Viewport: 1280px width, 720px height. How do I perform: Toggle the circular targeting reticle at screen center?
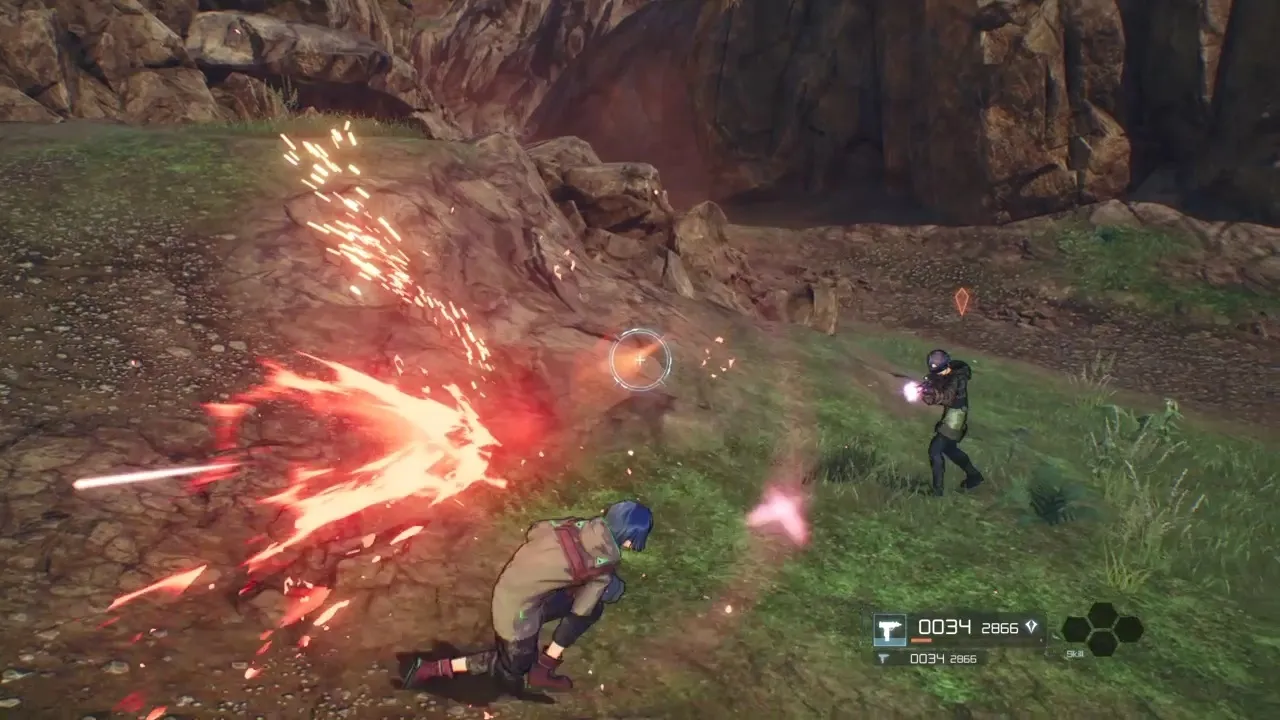640,360
